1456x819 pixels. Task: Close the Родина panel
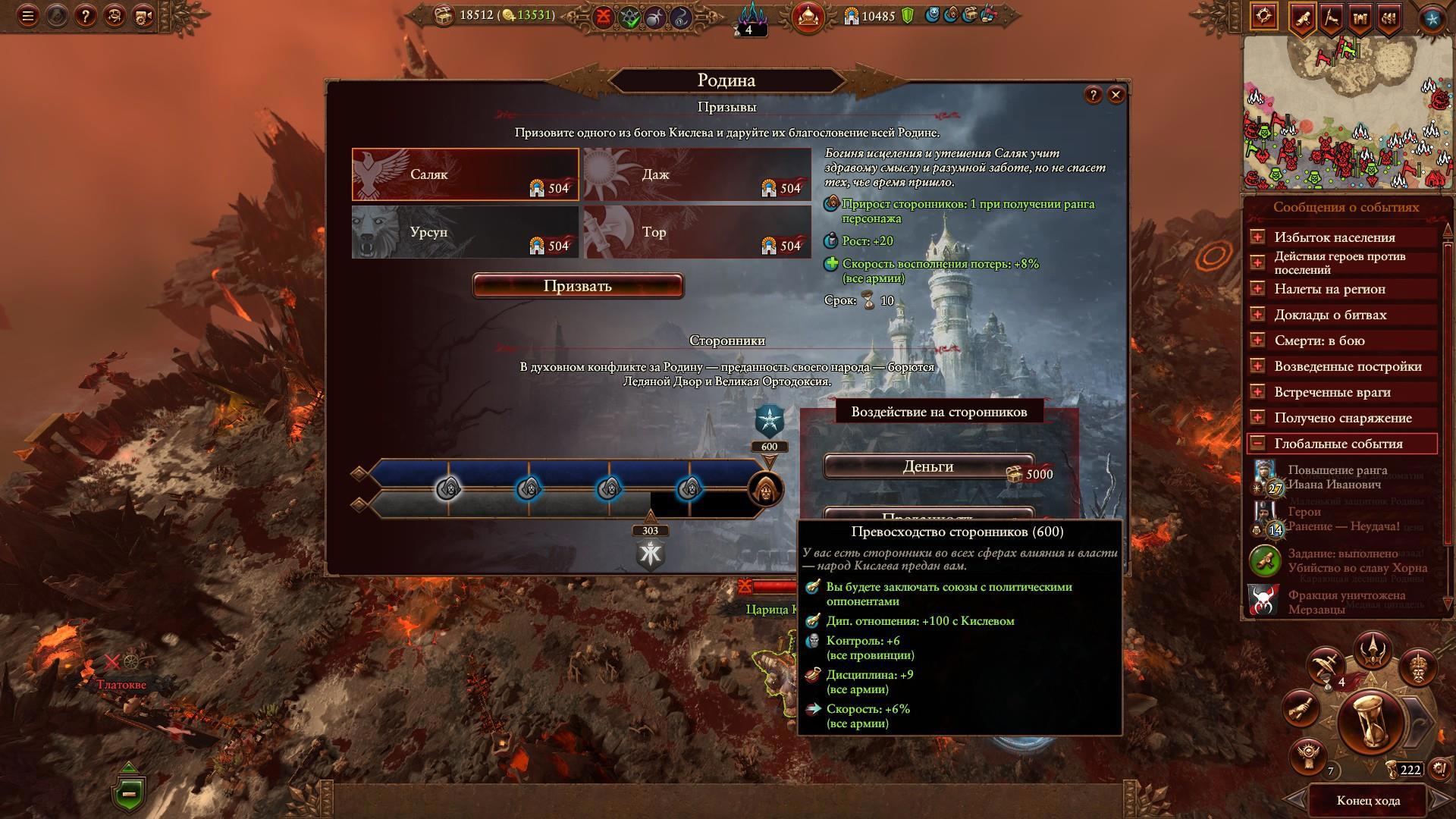(x=1116, y=95)
